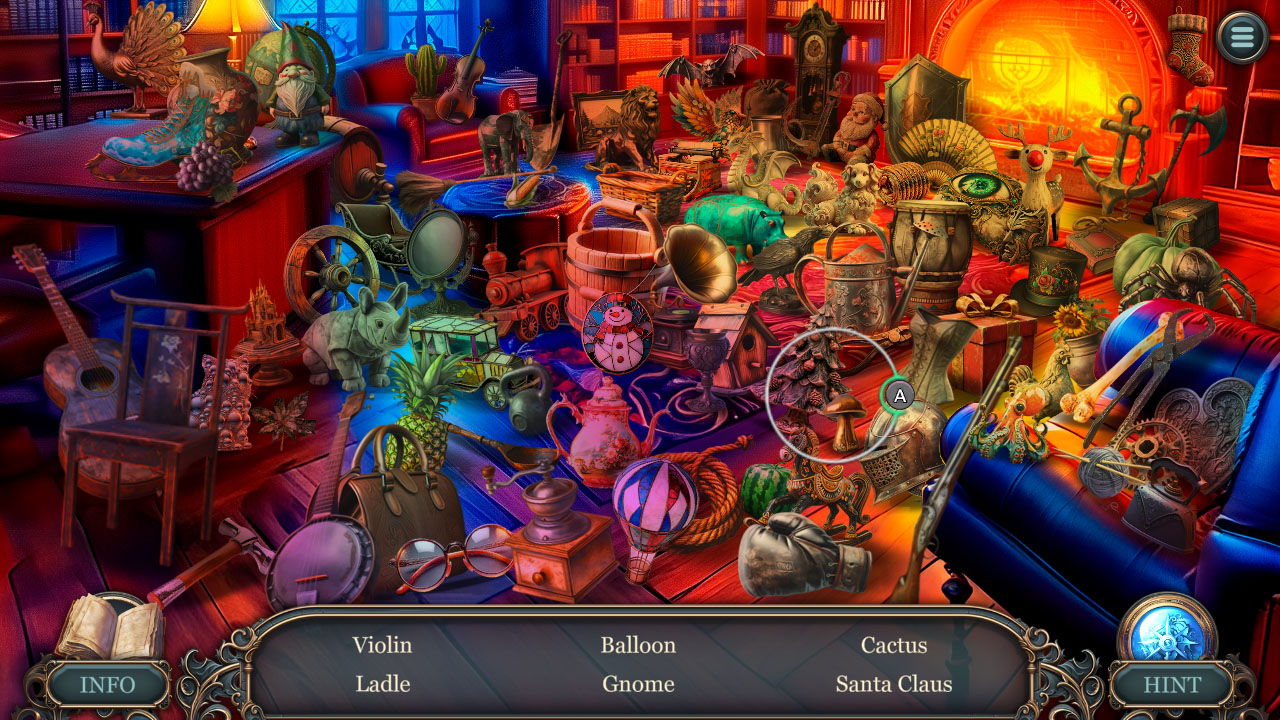
Task: Choose Cactus in the item list
Action: (x=894, y=645)
